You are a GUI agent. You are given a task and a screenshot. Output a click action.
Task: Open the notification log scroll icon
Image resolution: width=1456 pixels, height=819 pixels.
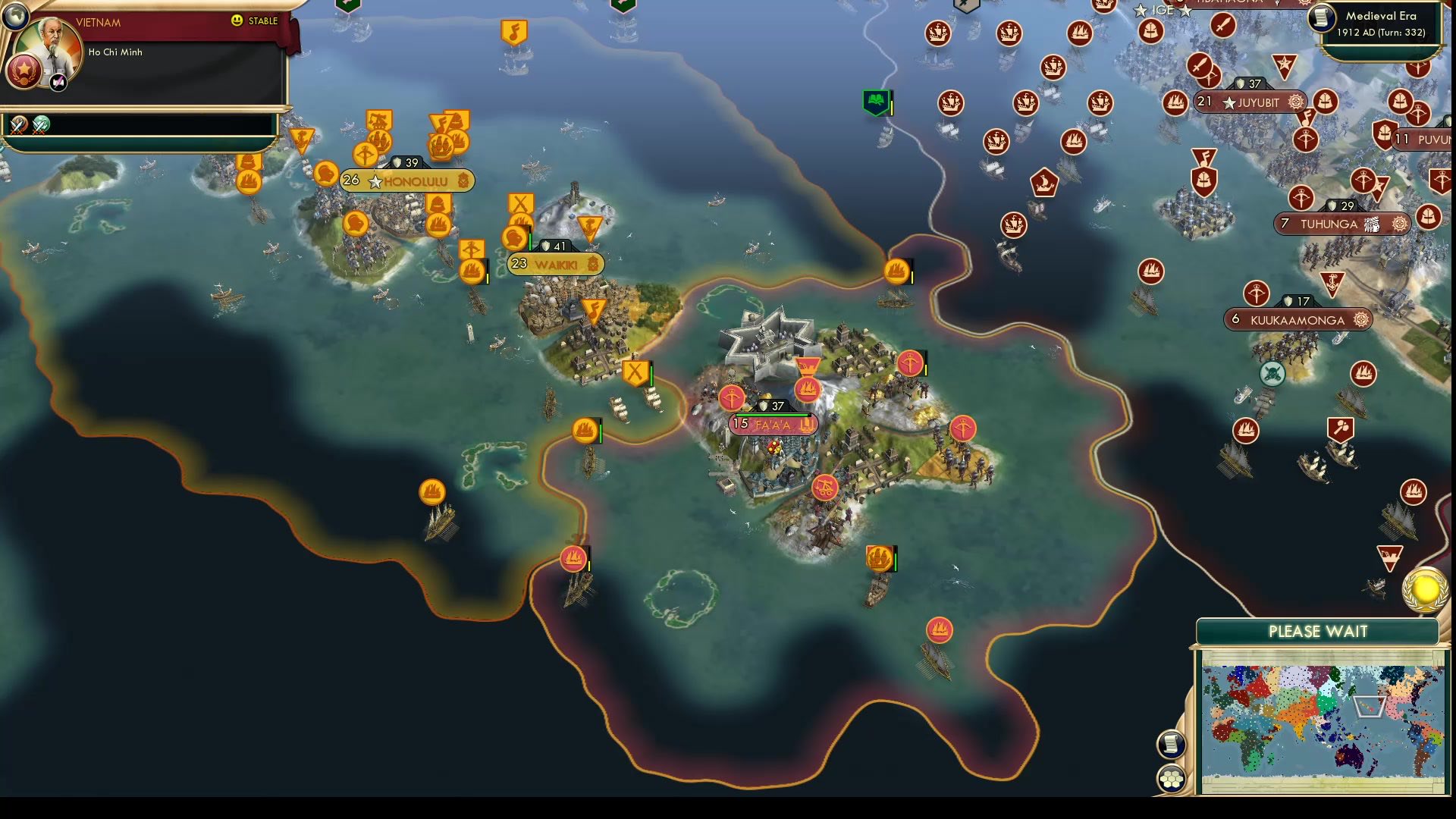(x=1170, y=745)
